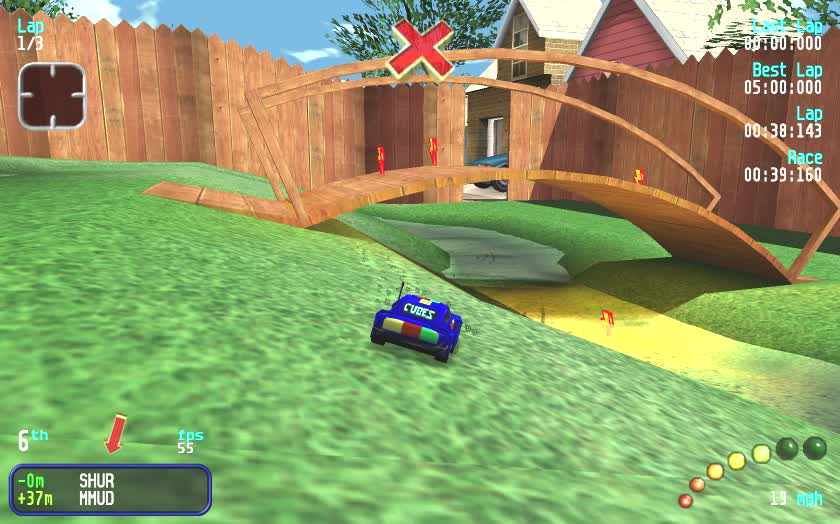Click the empty pickup item slot
Screen dimensions: 840x524
[52, 96]
